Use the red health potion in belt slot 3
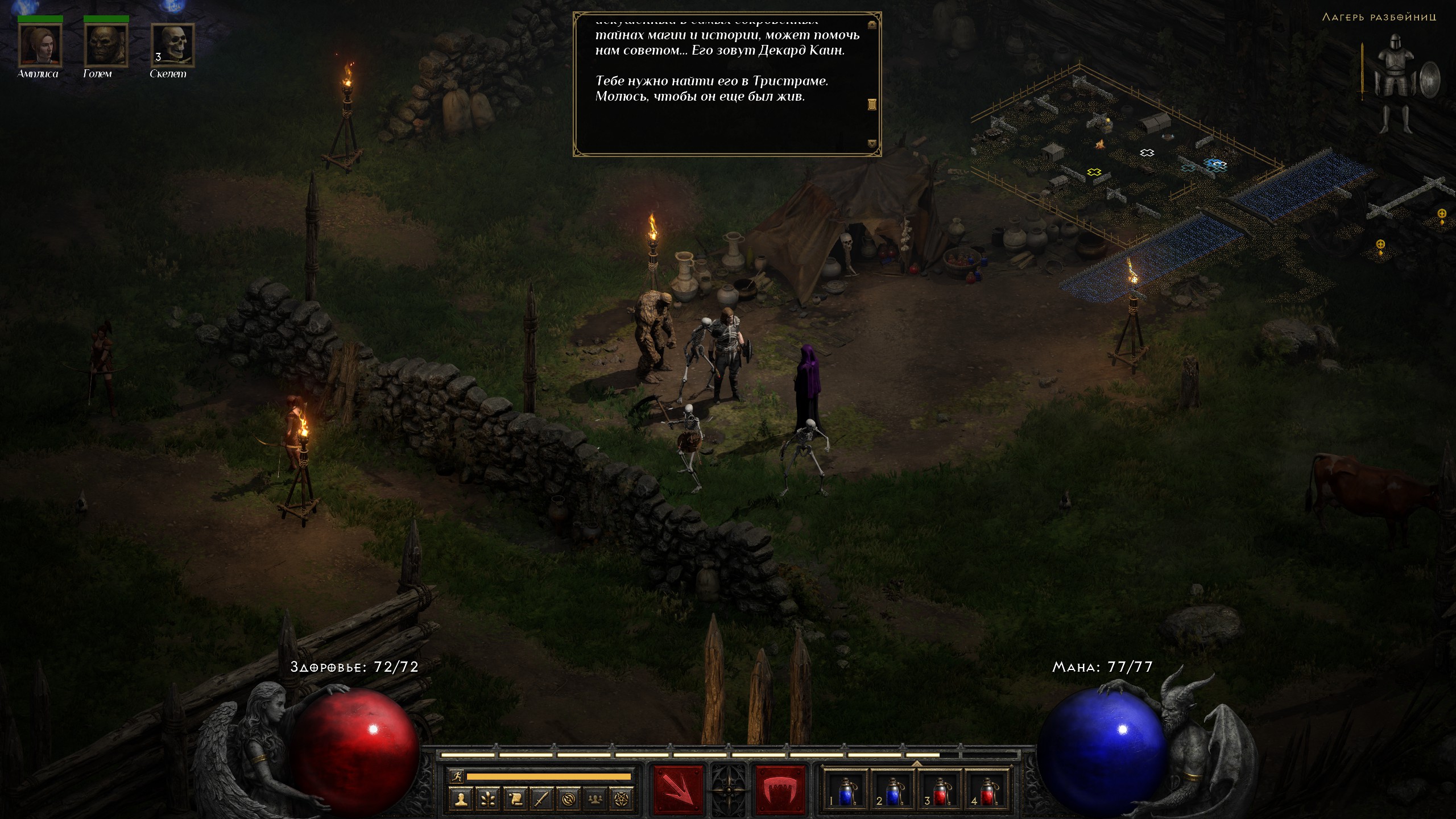Image resolution: width=1456 pixels, height=819 pixels. (x=940, y=791)
